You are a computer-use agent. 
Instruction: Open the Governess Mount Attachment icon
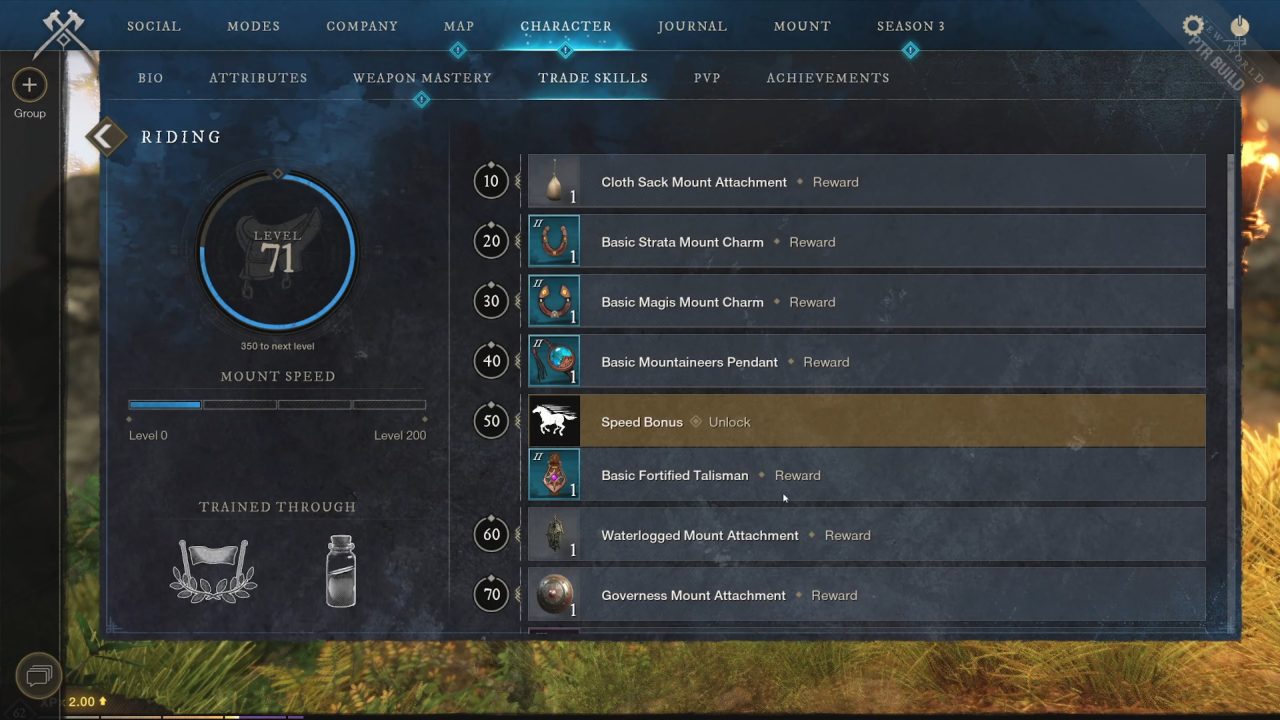coord(554,595)
